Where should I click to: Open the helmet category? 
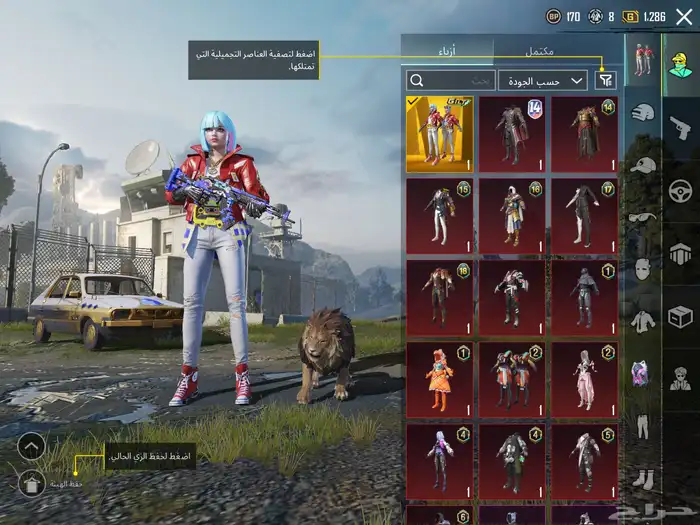coord(642,112)
